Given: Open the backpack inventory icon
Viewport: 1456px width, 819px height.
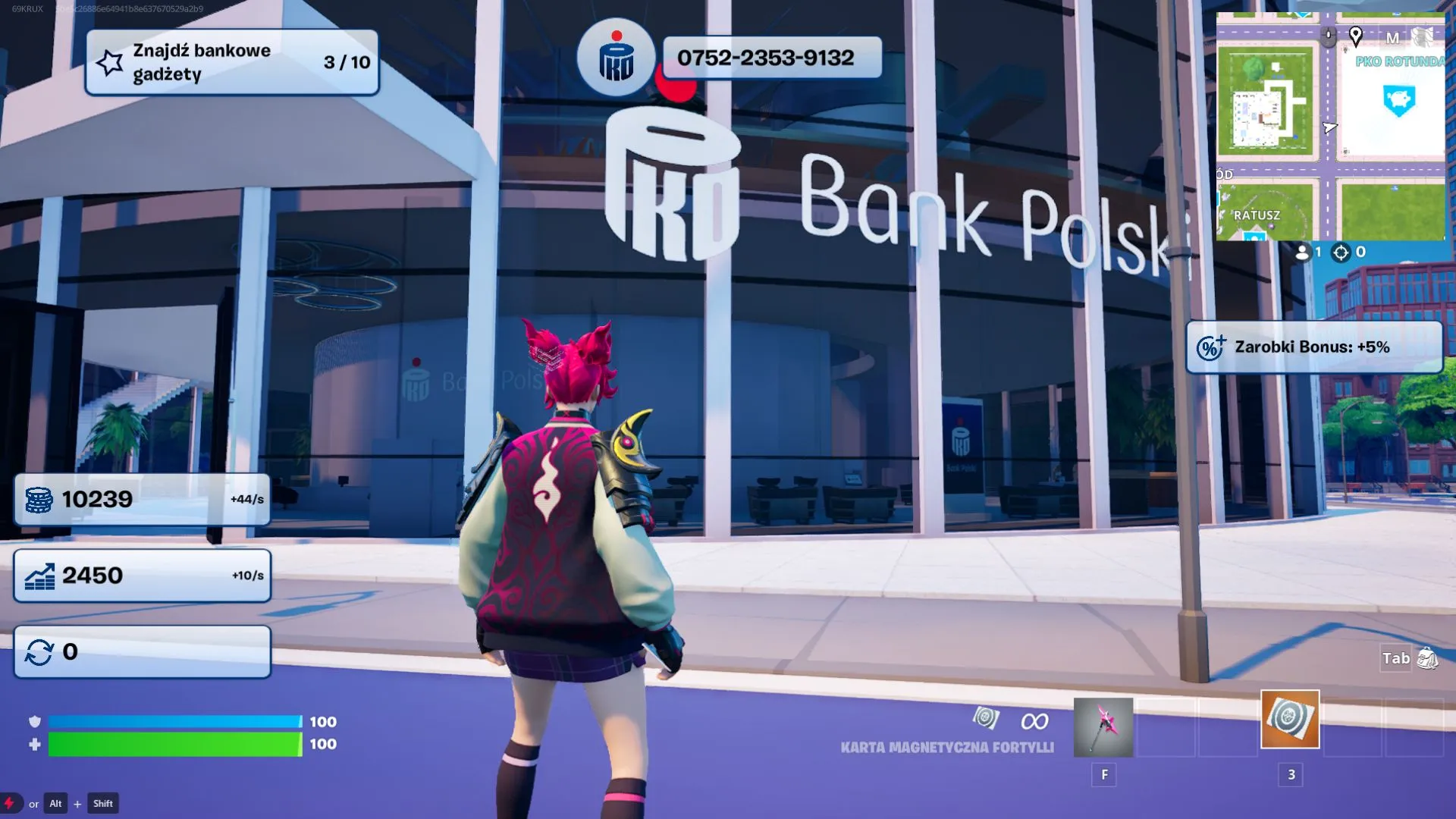Looking at the screenshot, I should click(x=1427, y=658).
